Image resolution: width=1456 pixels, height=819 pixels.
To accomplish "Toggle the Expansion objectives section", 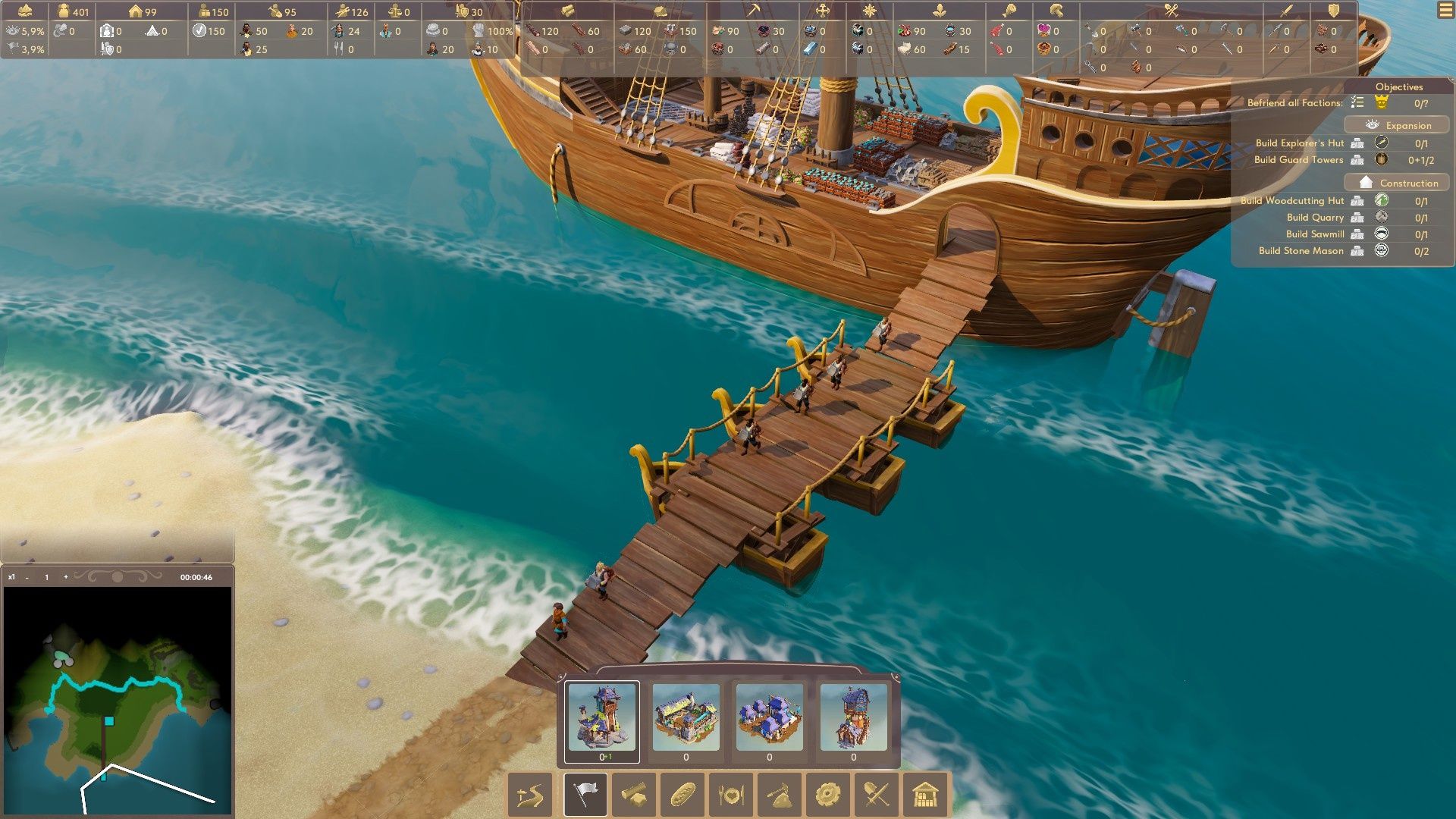I will [x=1397, y=125].
